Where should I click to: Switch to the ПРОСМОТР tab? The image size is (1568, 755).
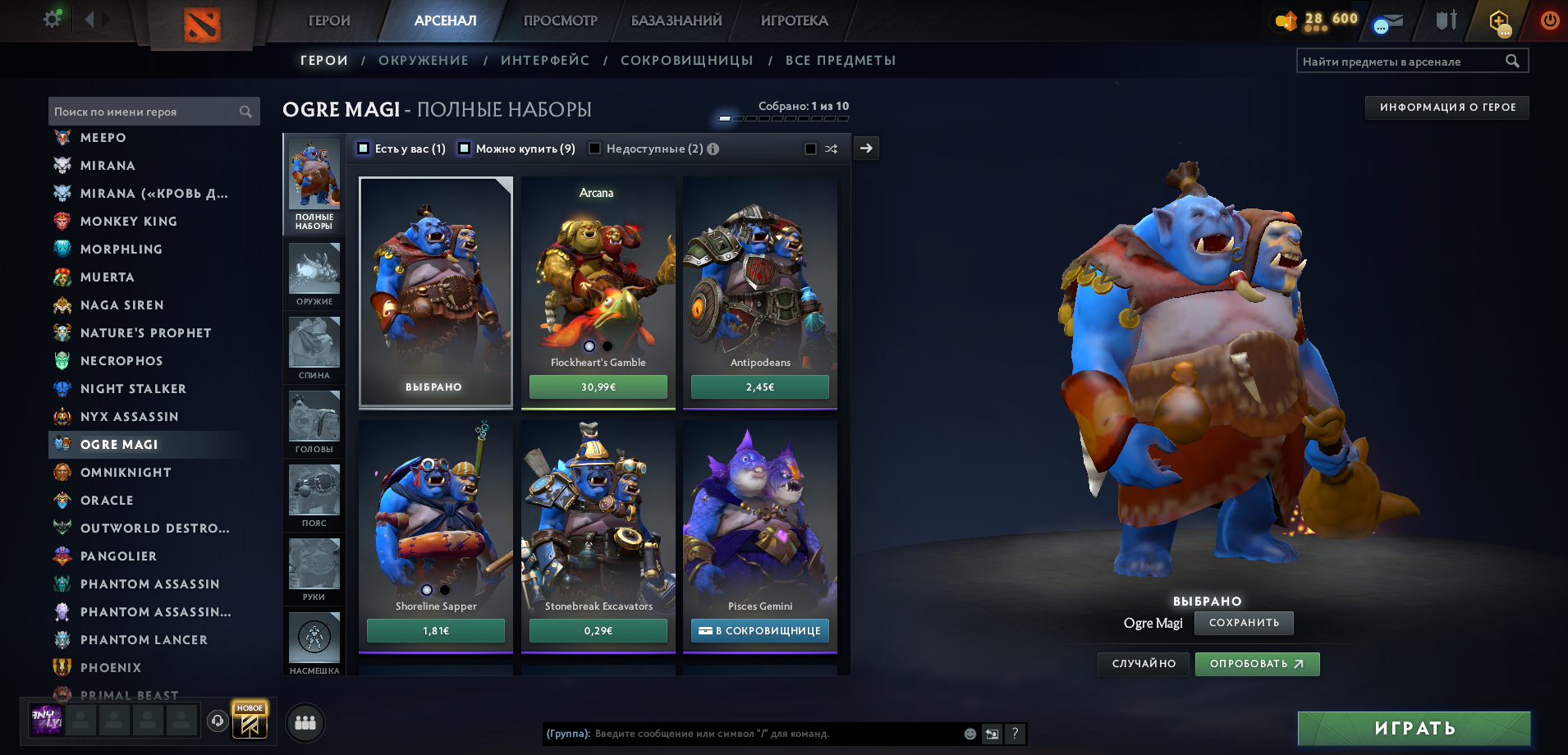[560, 21]
